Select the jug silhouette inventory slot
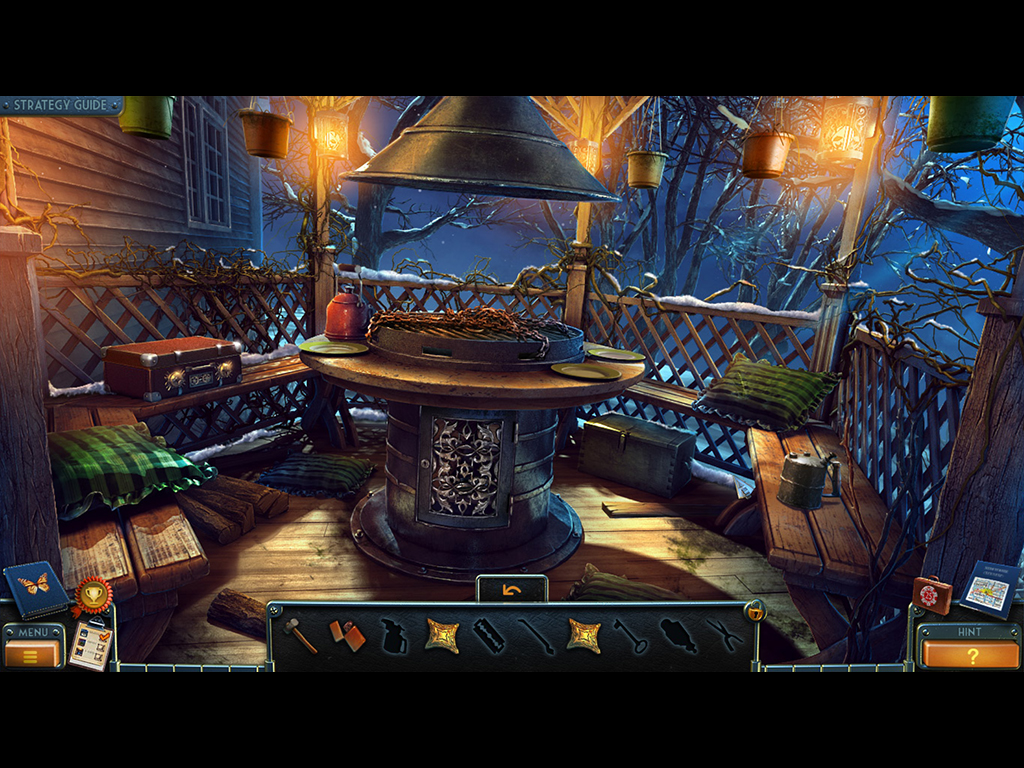The height and width of the screenshot is (768, 1024). pyautogui.click(x=395, y=636)
